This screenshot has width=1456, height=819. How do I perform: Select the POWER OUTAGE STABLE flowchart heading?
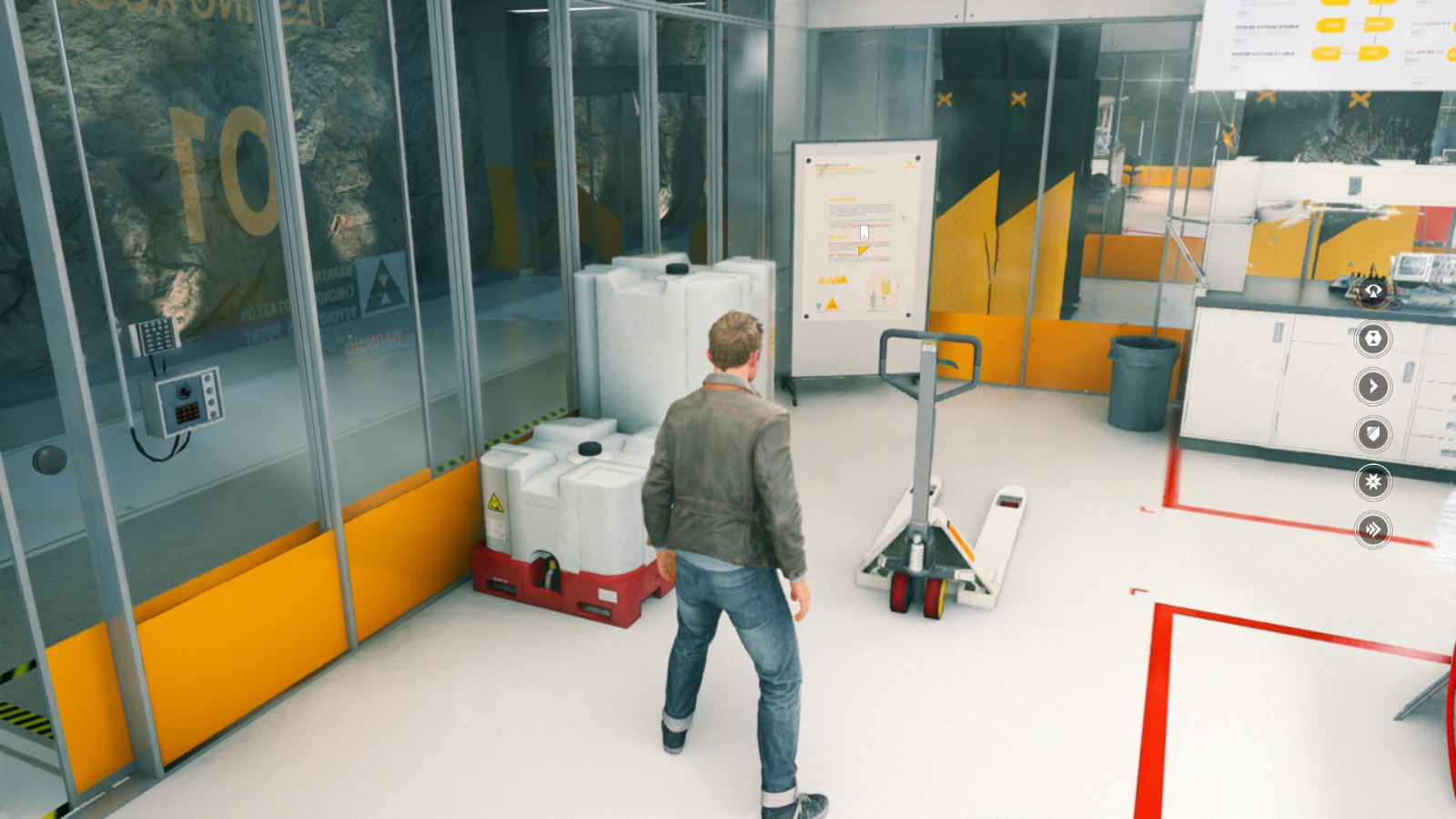point(1267,26)
